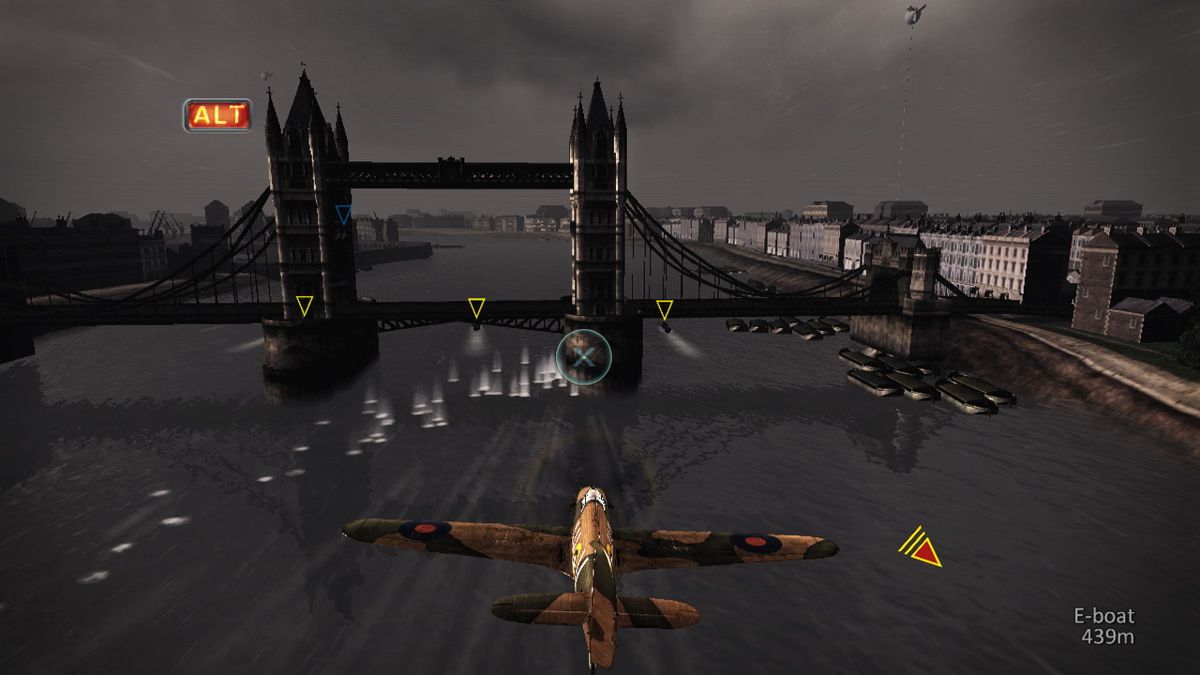Click the circular aiming reticle

click(583, 357)
